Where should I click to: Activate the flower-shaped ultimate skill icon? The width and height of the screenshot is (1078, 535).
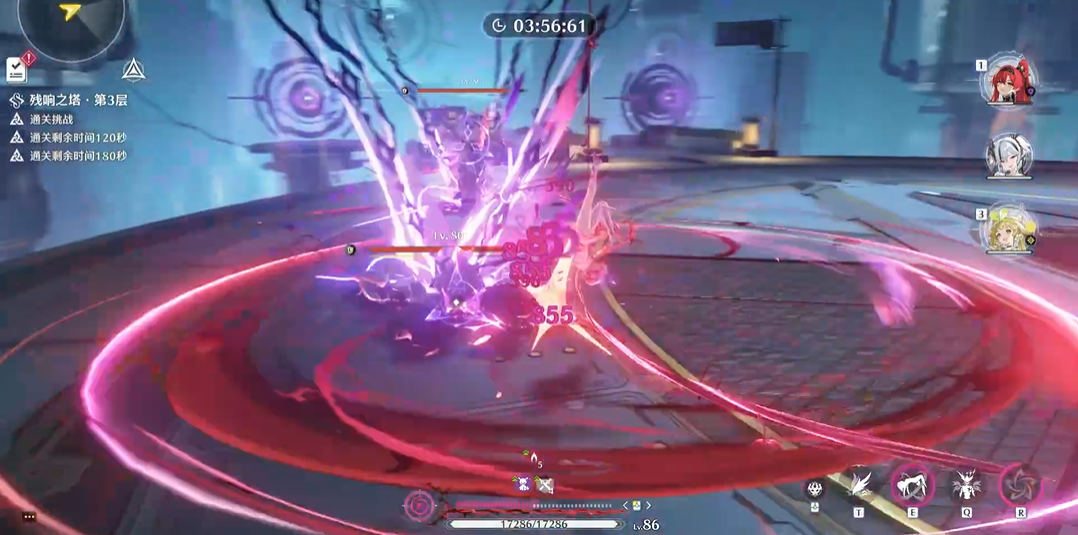coord(1020,486)
